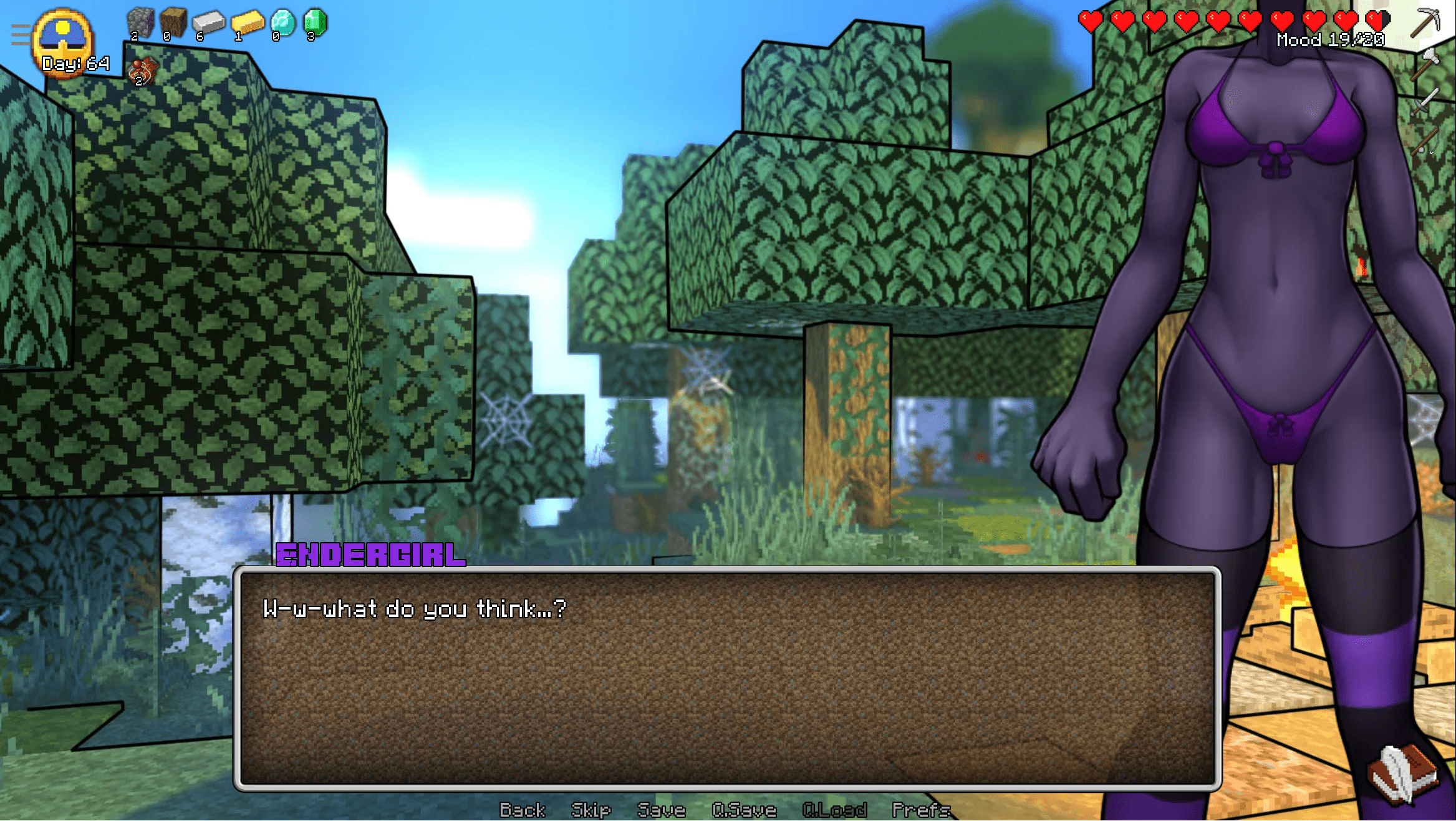This screenshot has width=1456, height=821.
Task: Choose the gold ingot resource
Action: (247, 24)
